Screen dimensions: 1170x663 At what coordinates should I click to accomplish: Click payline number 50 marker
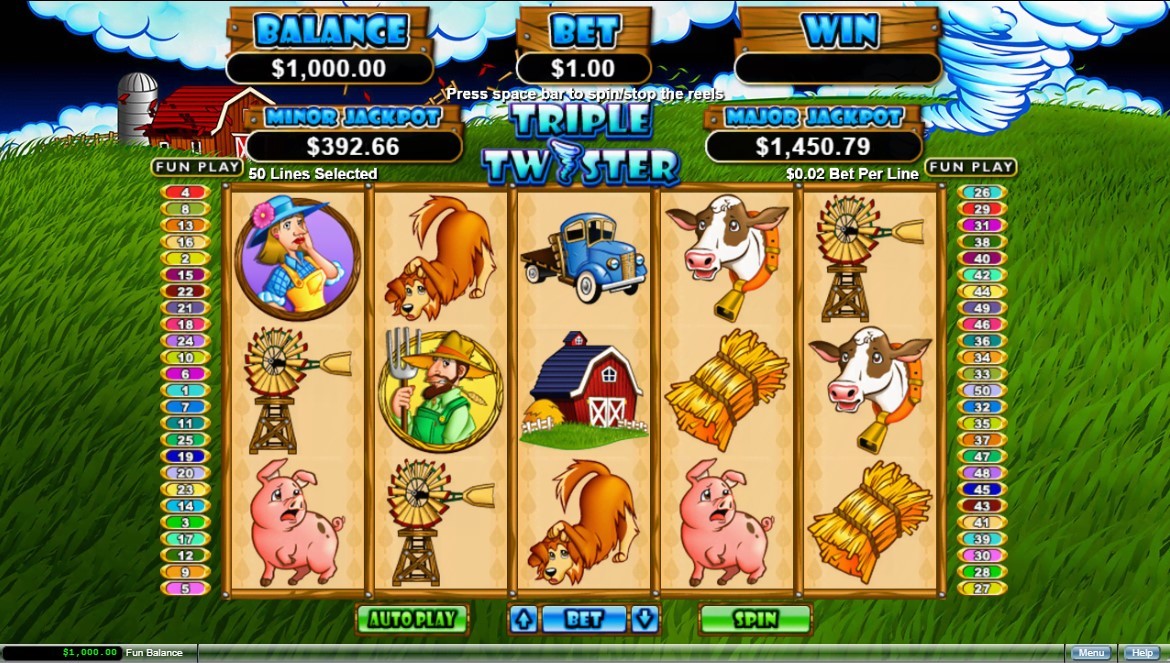(x=982, y=391)
